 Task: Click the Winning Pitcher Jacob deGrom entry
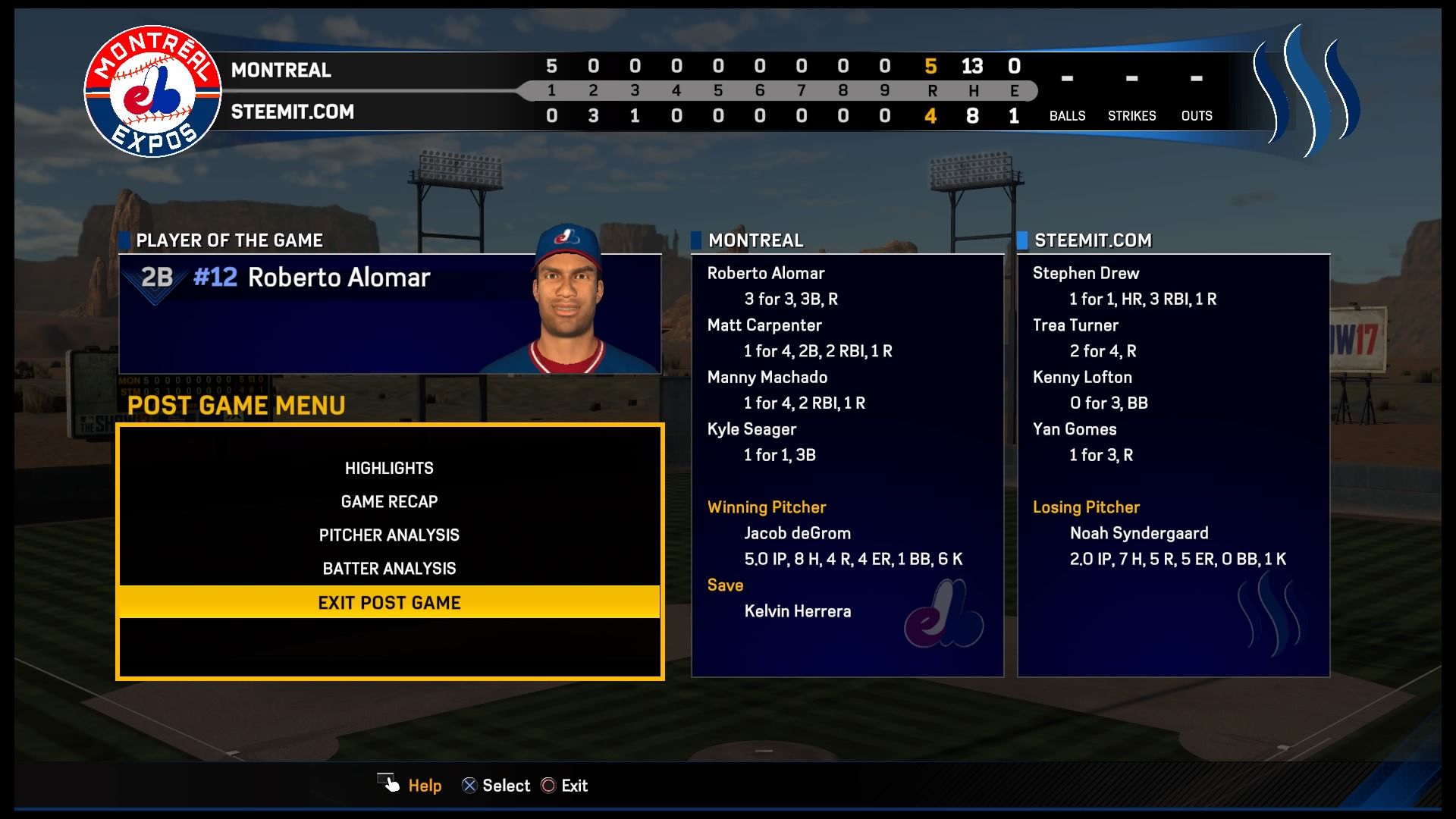click(x=797, y=533)
